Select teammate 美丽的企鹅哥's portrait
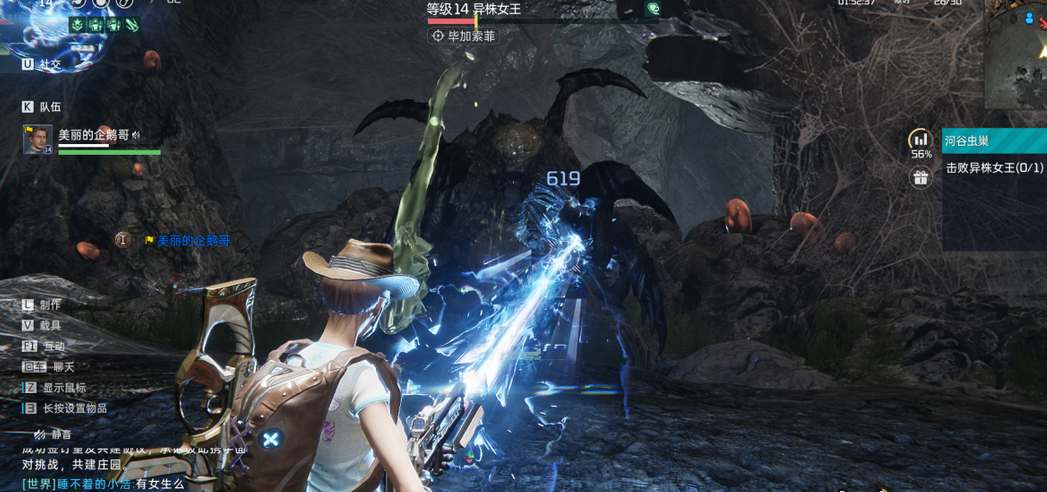 [37, 139]
